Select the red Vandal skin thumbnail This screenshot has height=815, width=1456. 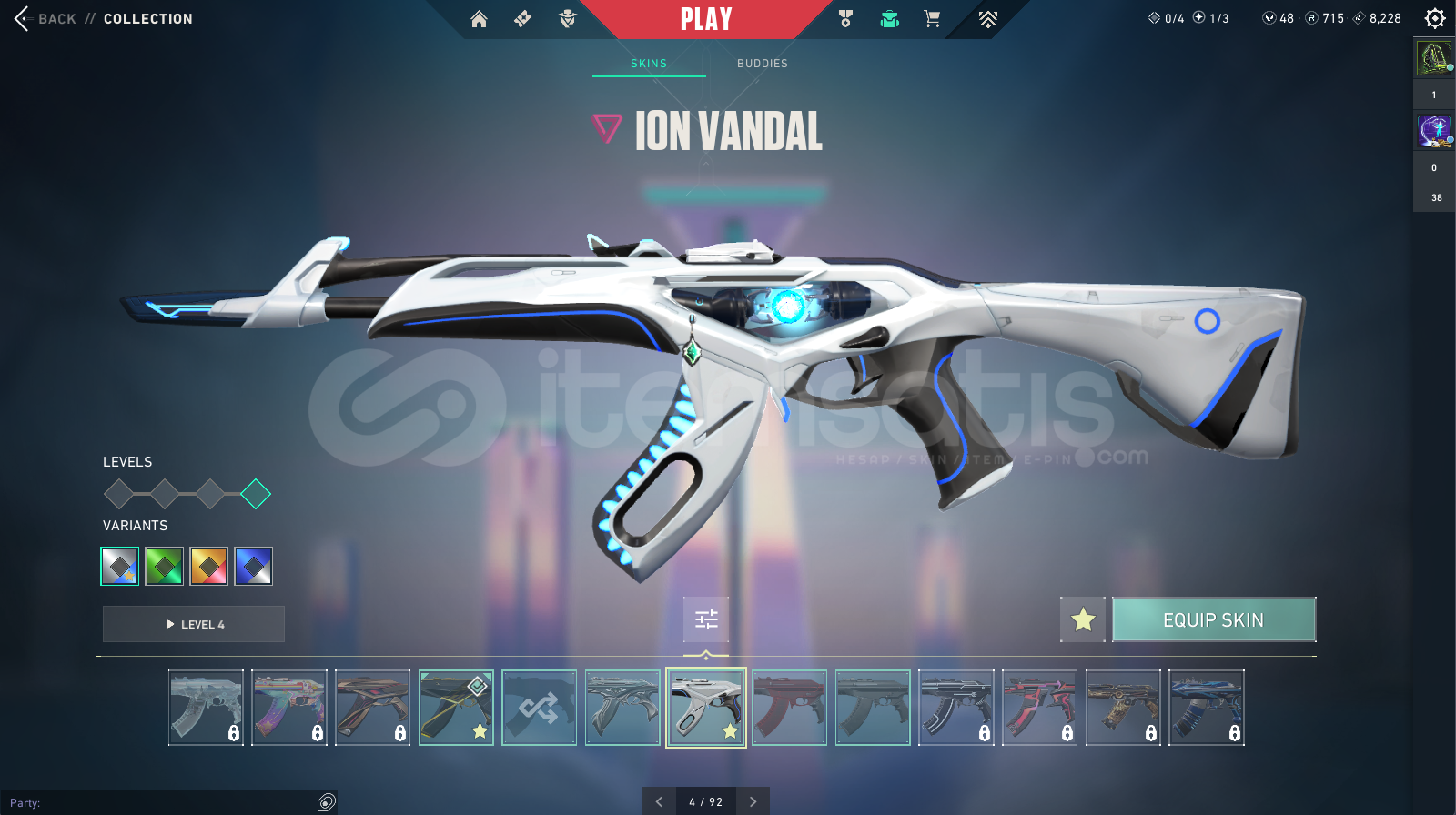[789, 708]
